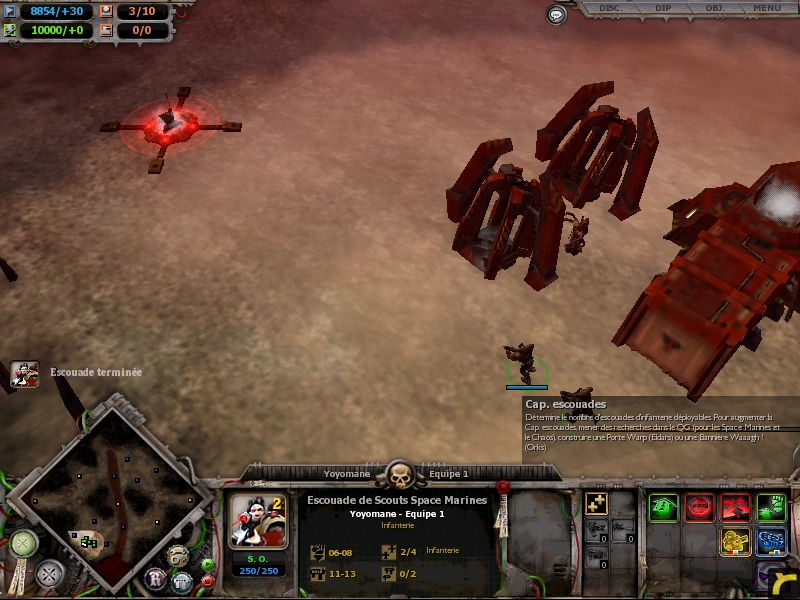
Task: Activate the green move command icon
Action: (x=663, y=507)
